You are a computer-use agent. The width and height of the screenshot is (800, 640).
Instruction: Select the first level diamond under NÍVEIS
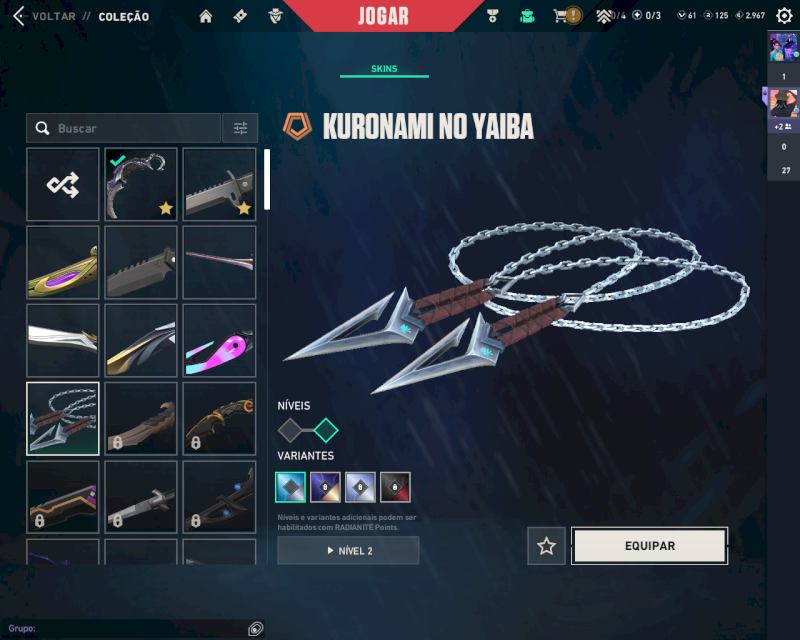[x=290, y=431]
